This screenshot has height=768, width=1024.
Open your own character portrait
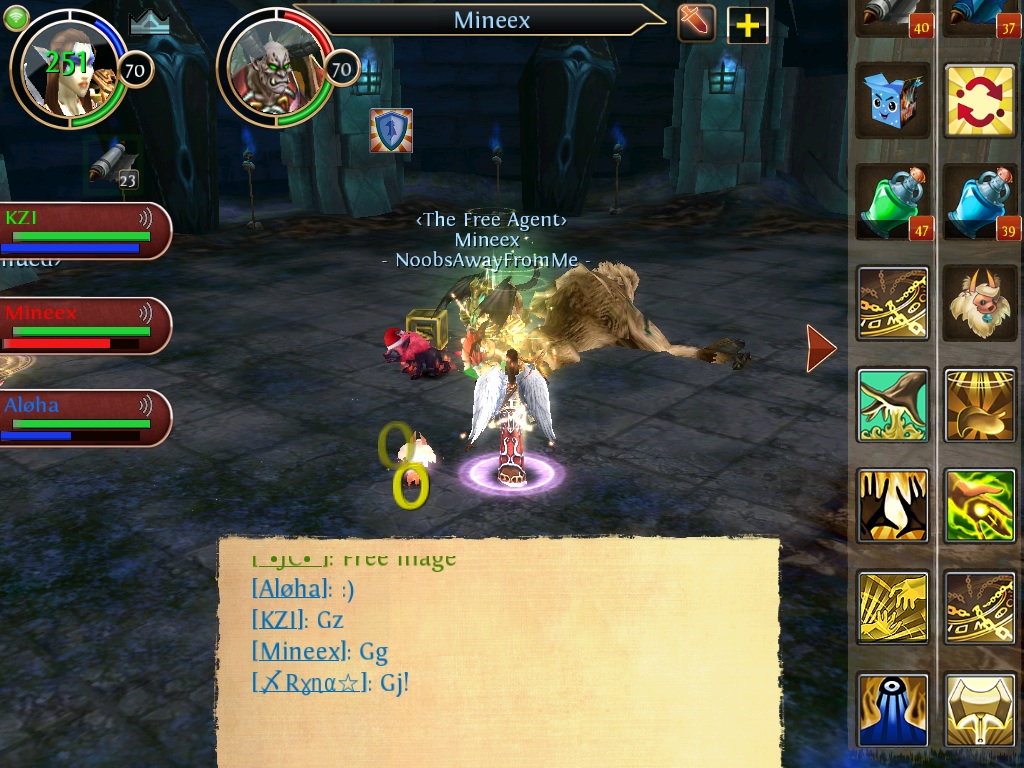[x=68, y=68]
